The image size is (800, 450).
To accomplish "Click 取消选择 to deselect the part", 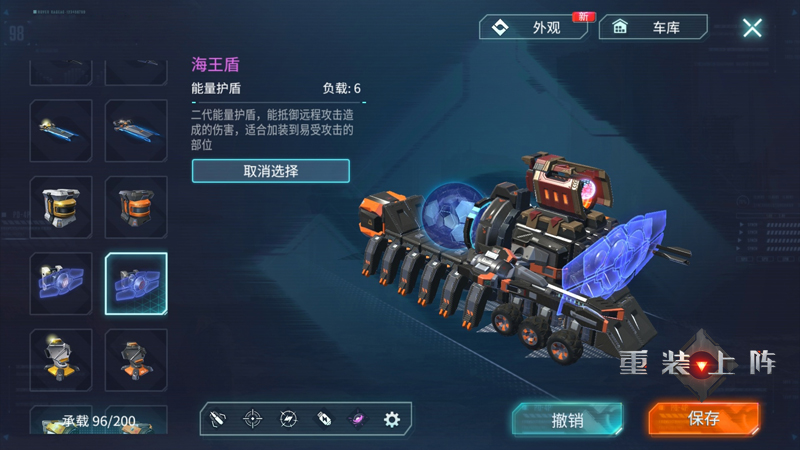I will click(270, 171).
